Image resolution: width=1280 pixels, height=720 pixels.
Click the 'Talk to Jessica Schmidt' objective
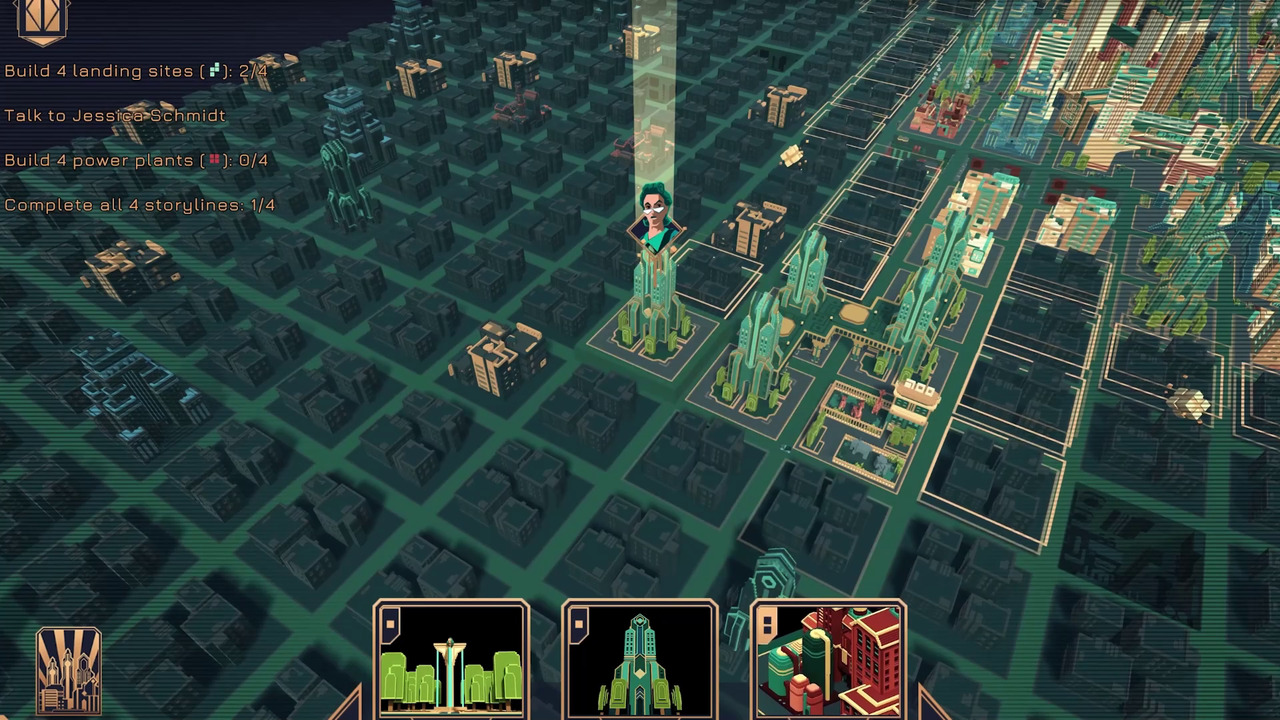click(114, 116)
